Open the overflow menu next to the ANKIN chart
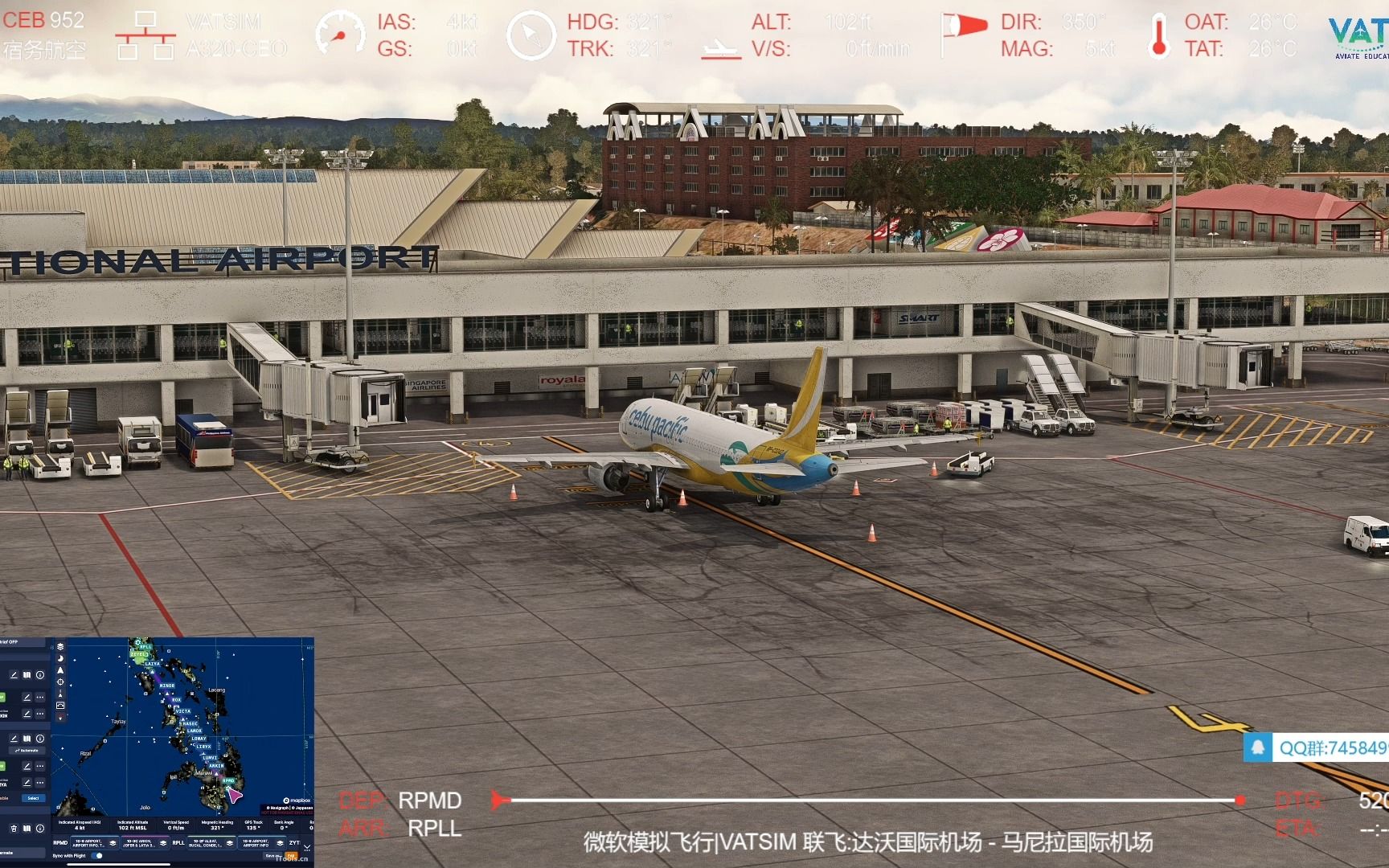1389x868 pixels. point(39,712)
